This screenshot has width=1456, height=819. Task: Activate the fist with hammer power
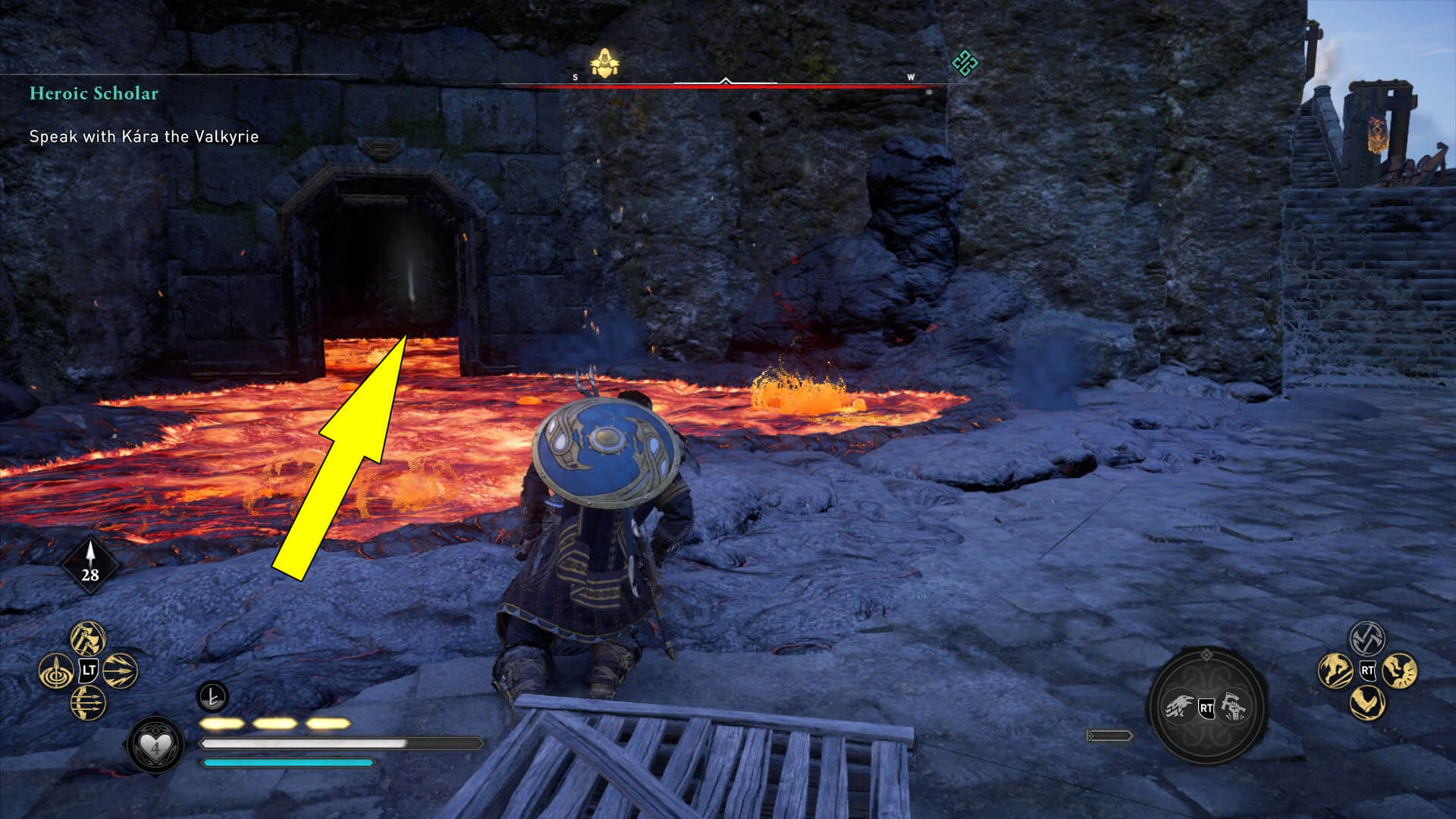click(1234, 708)
